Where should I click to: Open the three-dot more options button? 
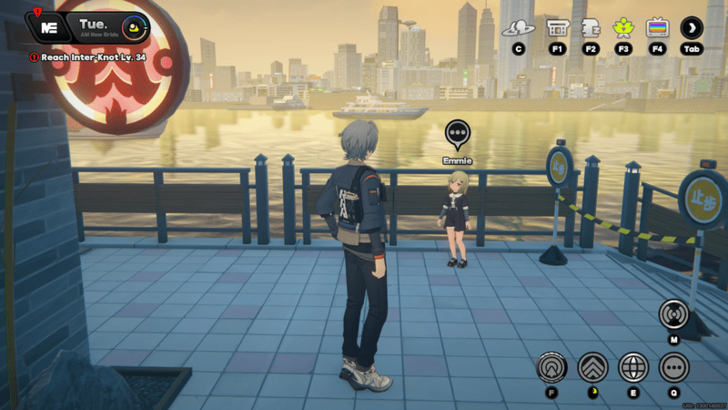pos(673,367)
